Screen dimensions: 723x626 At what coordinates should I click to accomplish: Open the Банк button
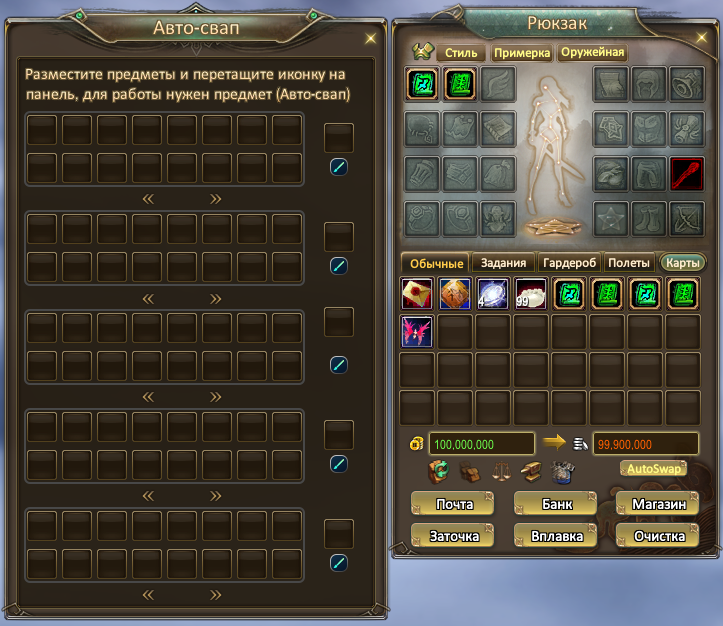click(557, 504)
